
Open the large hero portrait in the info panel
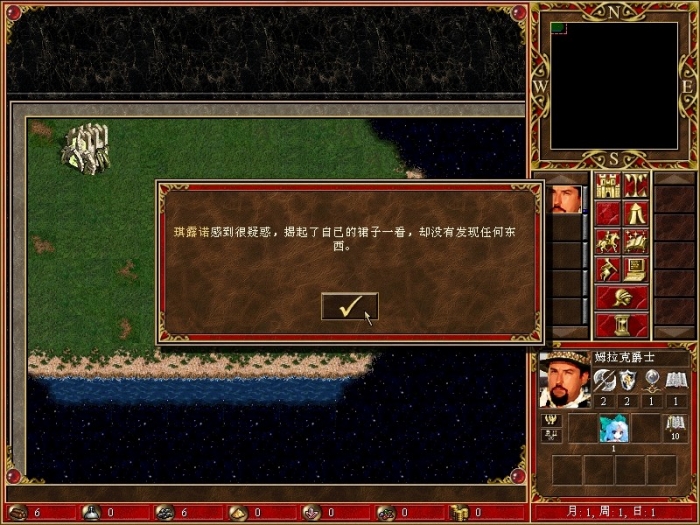pos(564,379)
